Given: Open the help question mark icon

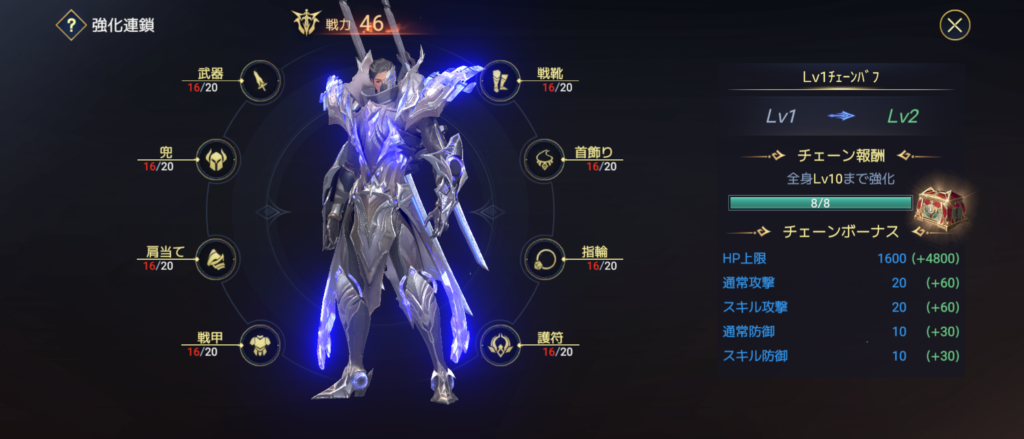Looking at the screenshot, I should (x=70, y=26).
